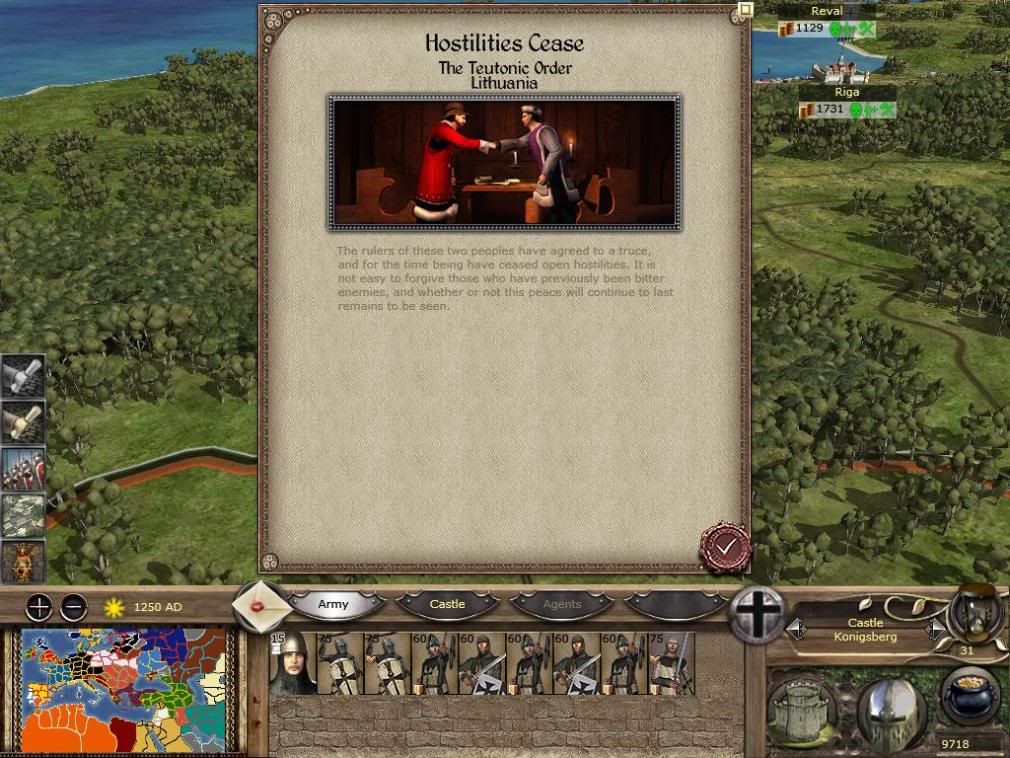Click the campaign minimap of Europe

(x=125, y=690)
